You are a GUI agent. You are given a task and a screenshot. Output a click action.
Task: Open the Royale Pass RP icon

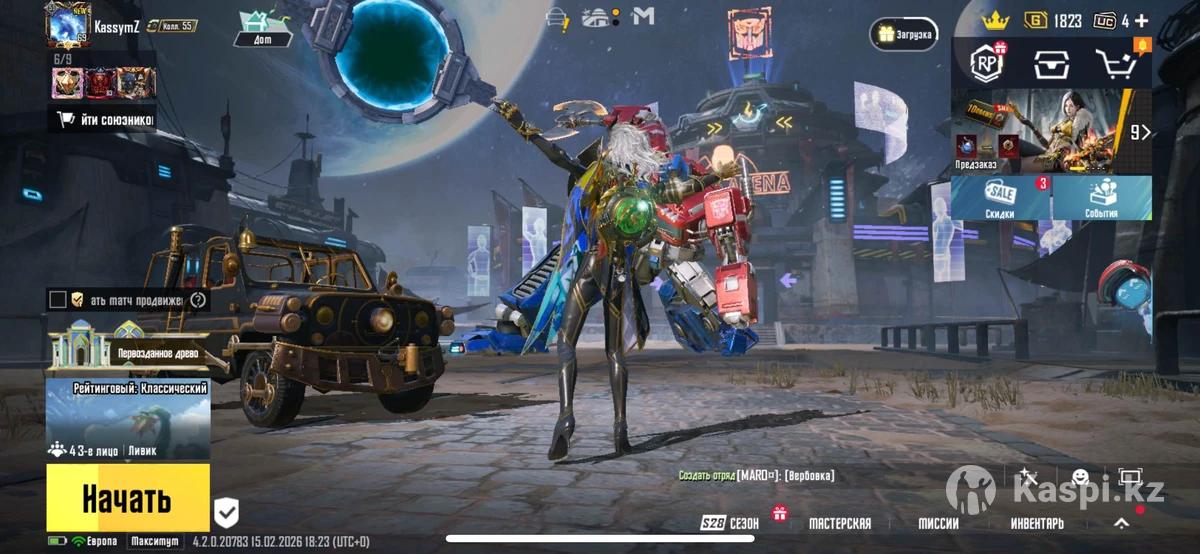point(988,64)
